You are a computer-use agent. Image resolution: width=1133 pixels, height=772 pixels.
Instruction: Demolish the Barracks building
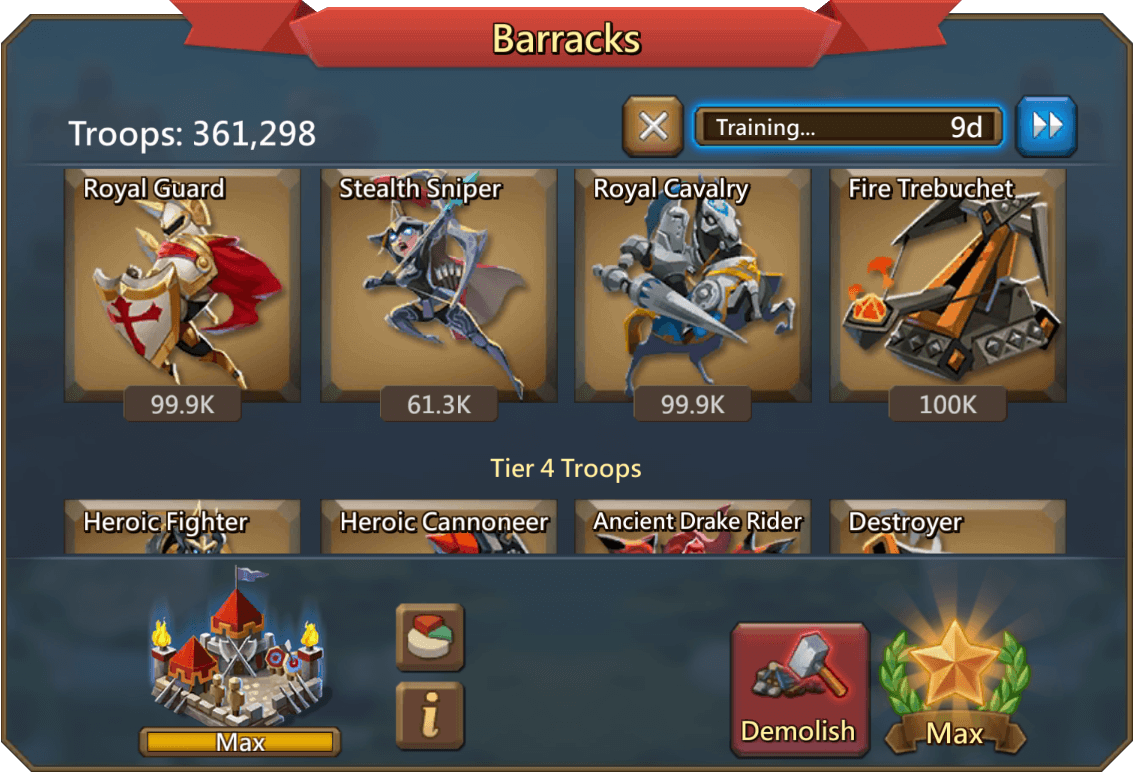point(799,688)
